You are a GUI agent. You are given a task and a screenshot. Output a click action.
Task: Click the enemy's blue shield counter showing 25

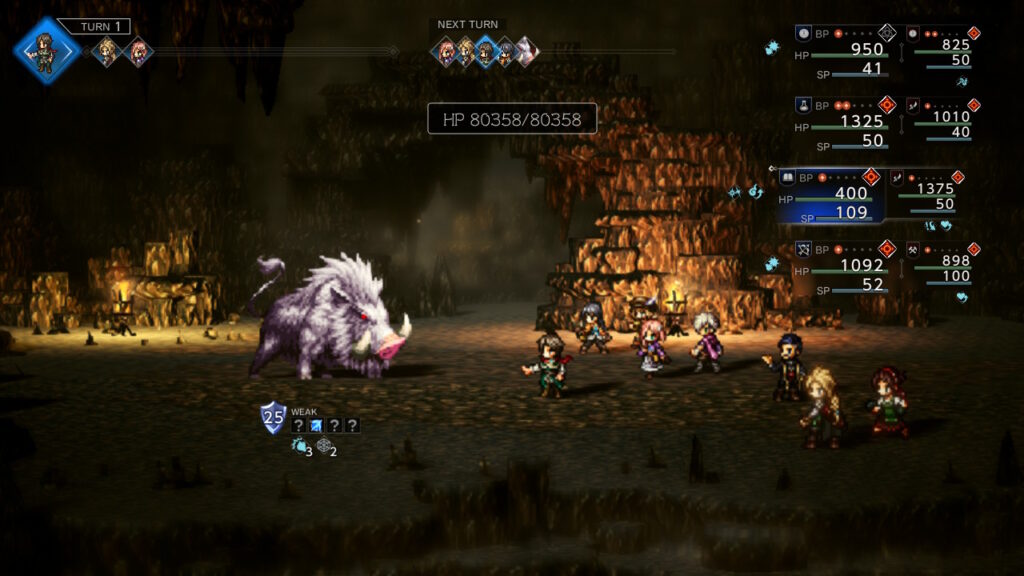tap(272, 417)
